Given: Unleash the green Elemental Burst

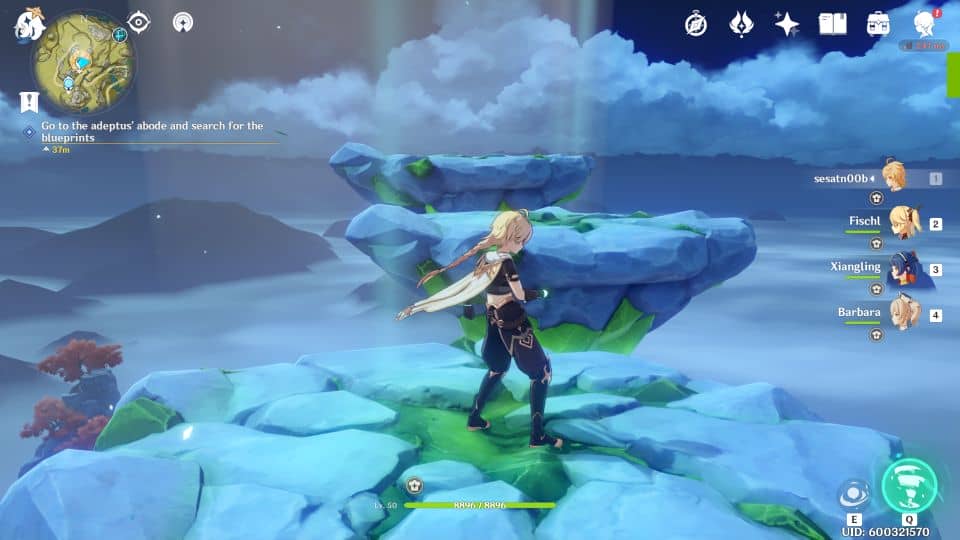Looking at the screenshot, I should [909, 486].
